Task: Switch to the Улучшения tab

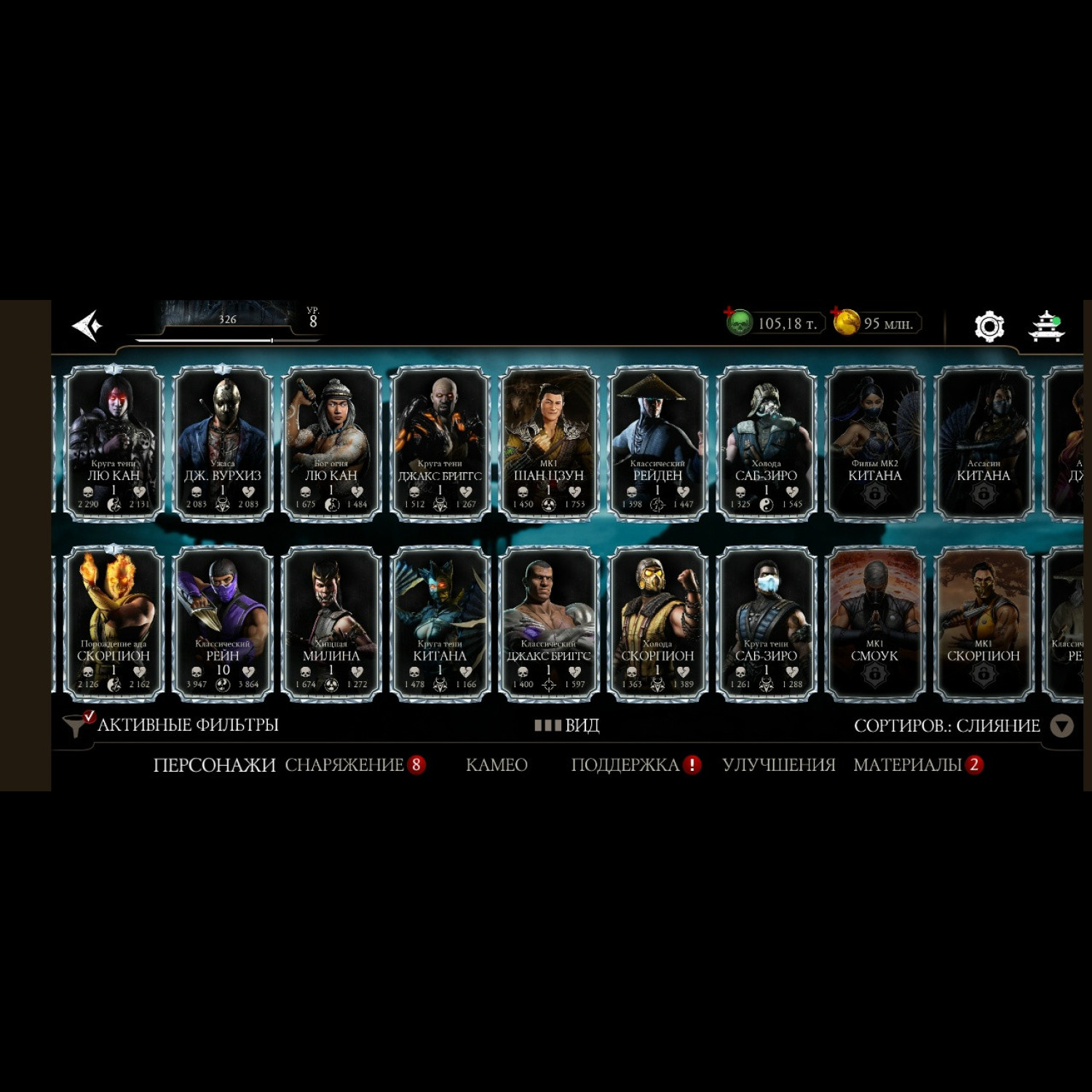Action: coord(778,764)
